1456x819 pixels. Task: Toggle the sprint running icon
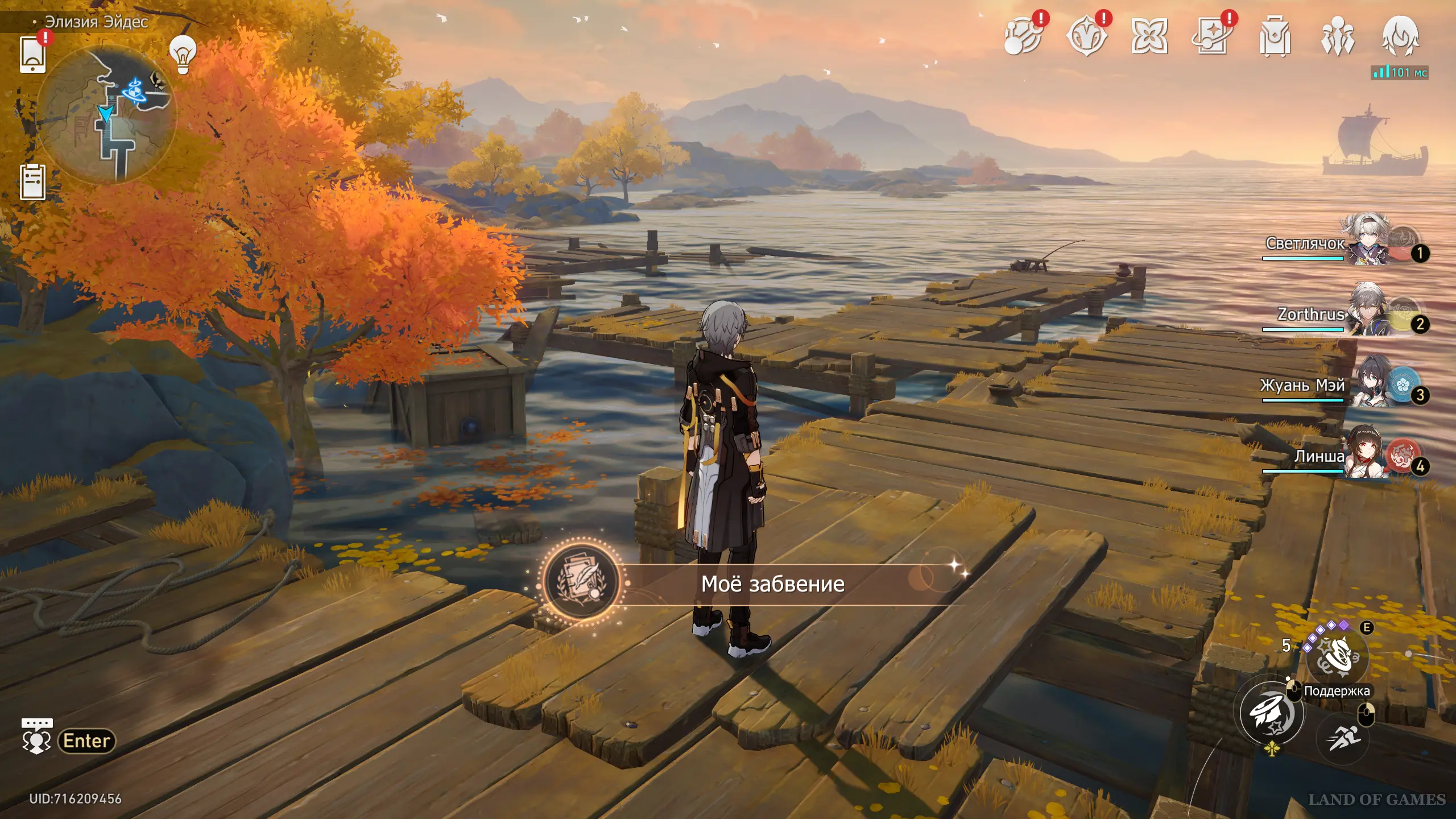[1343, 739]
